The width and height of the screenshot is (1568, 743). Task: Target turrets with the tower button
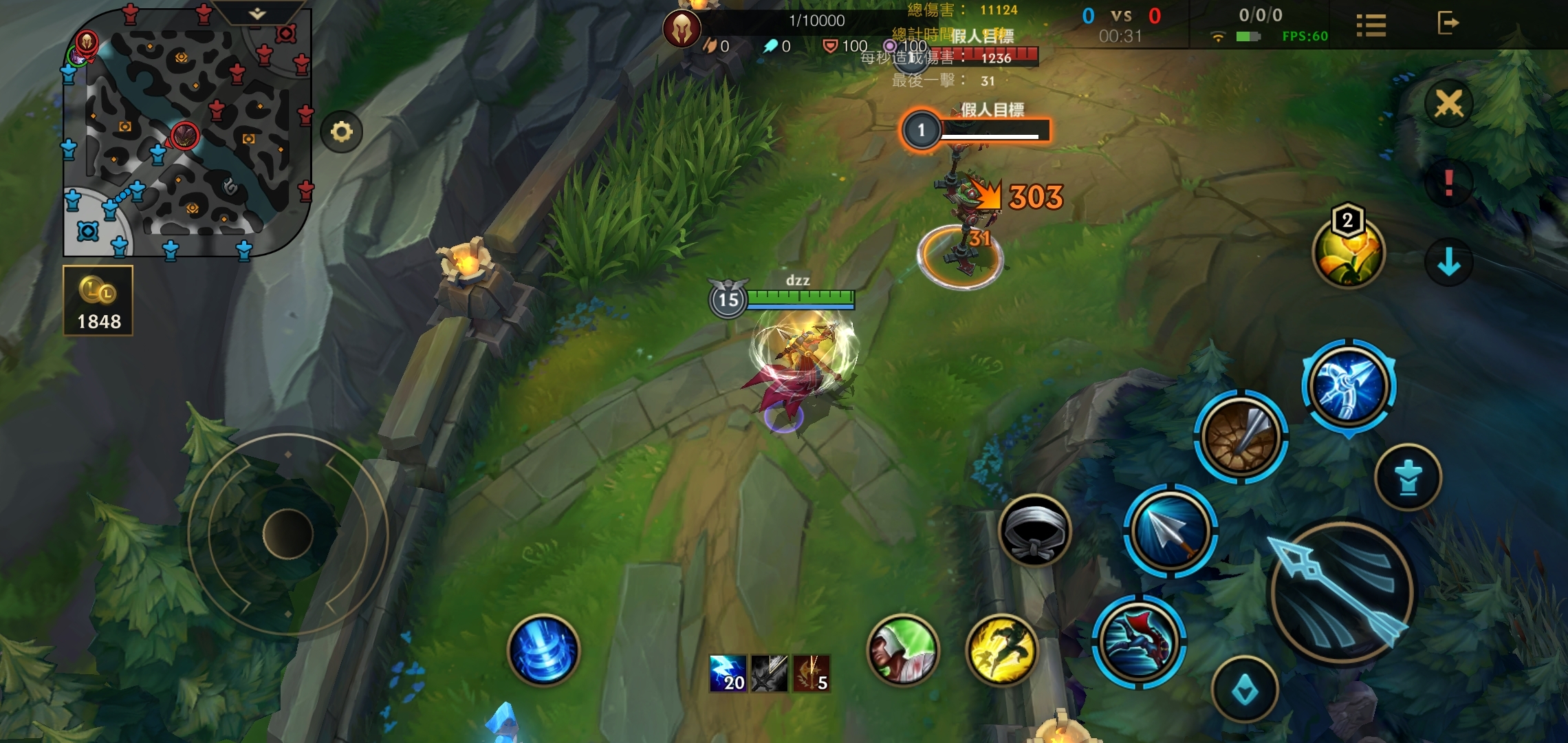(1408, 477)
